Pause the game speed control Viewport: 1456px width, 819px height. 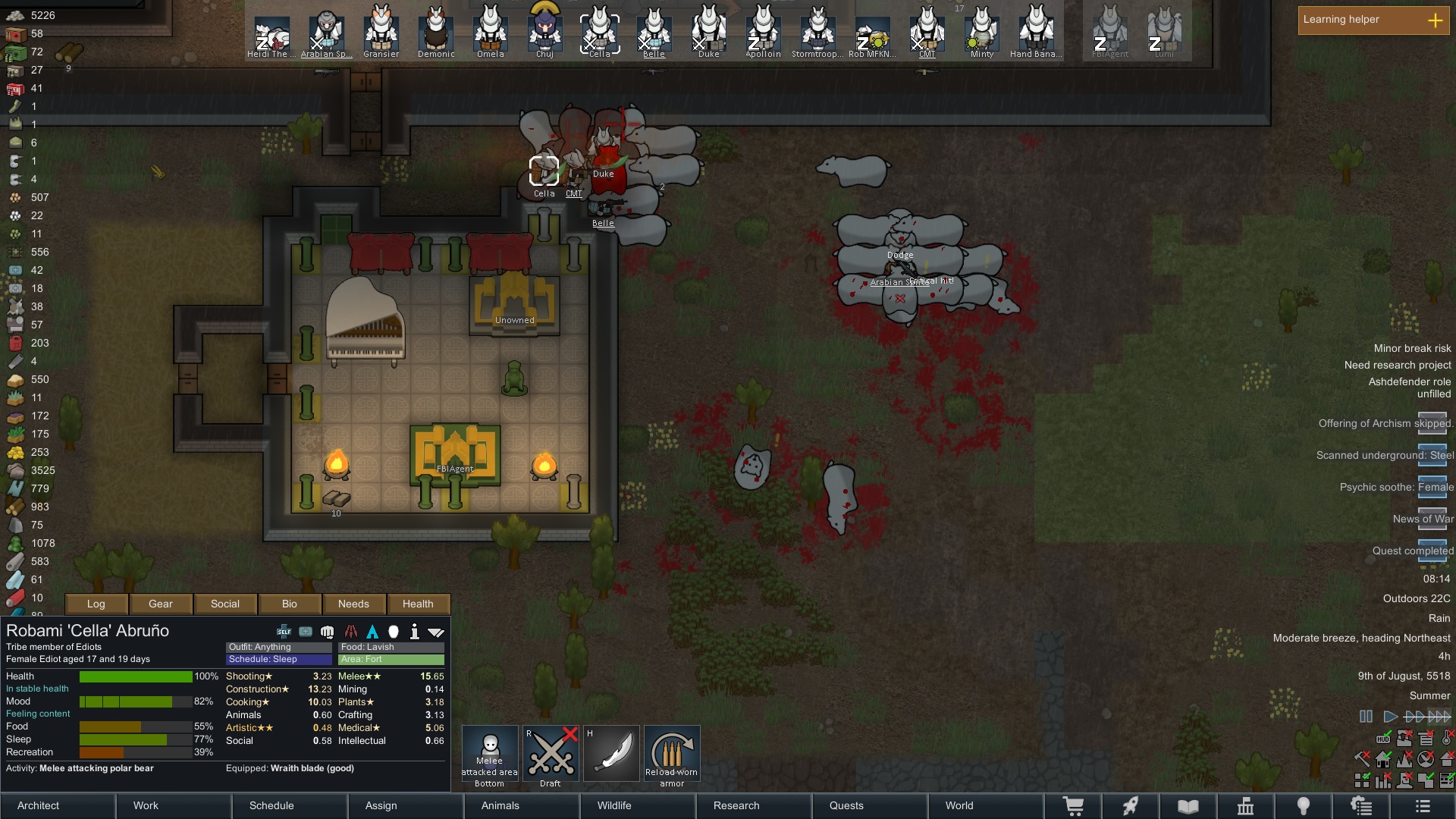tap(1366, 717)
